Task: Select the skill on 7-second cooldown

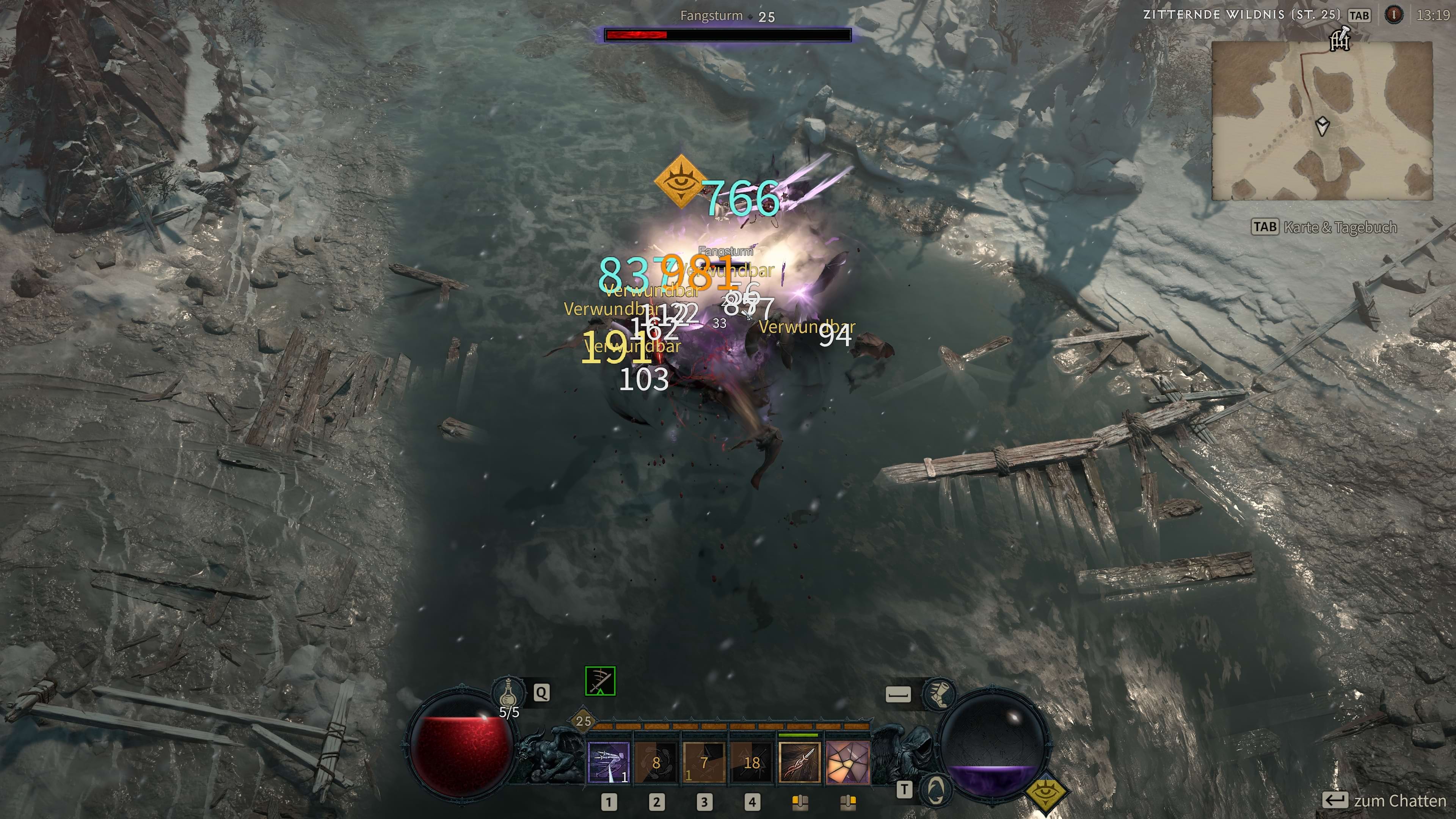Action: click(x=704, y=763)
